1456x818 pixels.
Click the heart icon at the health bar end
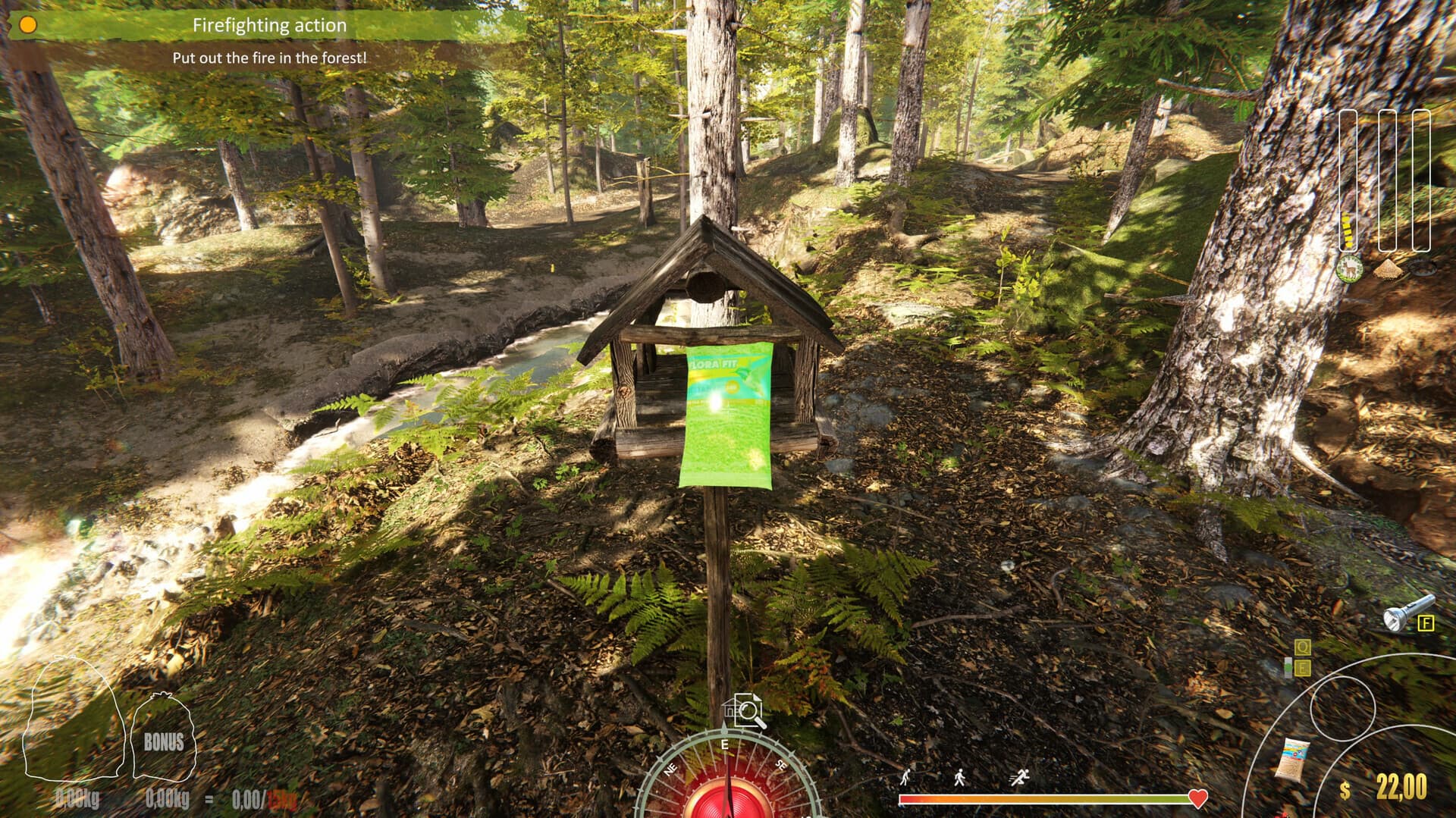(x=1197, y=798)
